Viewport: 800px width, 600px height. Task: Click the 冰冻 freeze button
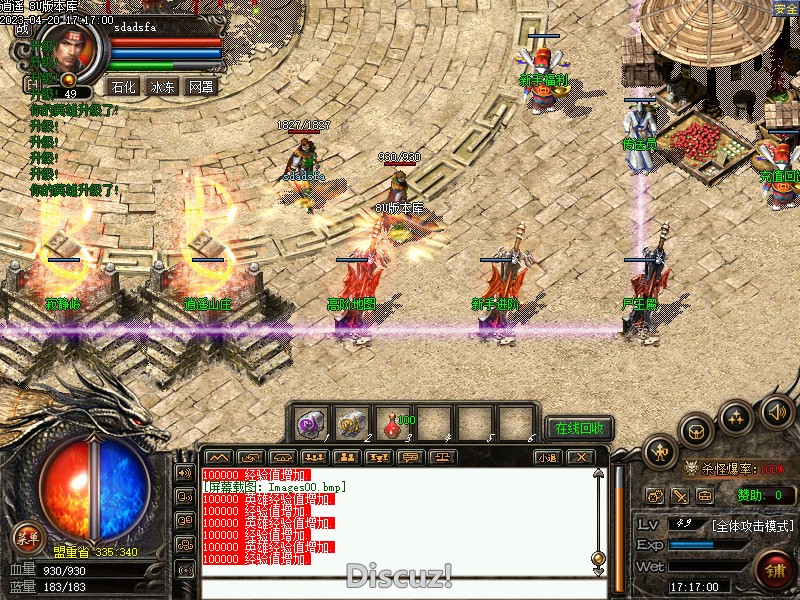point(162,87)
